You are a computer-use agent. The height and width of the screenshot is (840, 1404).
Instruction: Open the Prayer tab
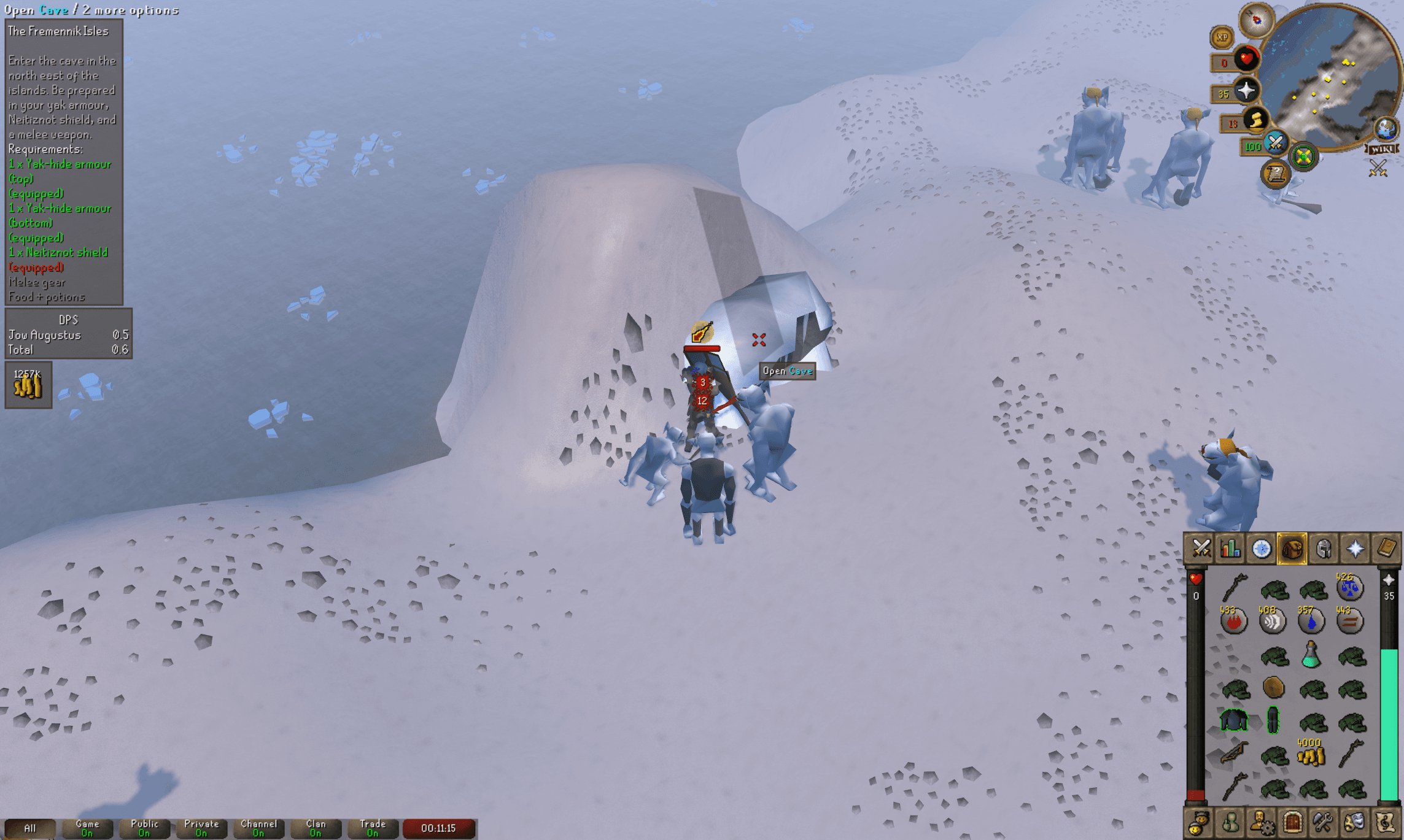coord(1355,549)
